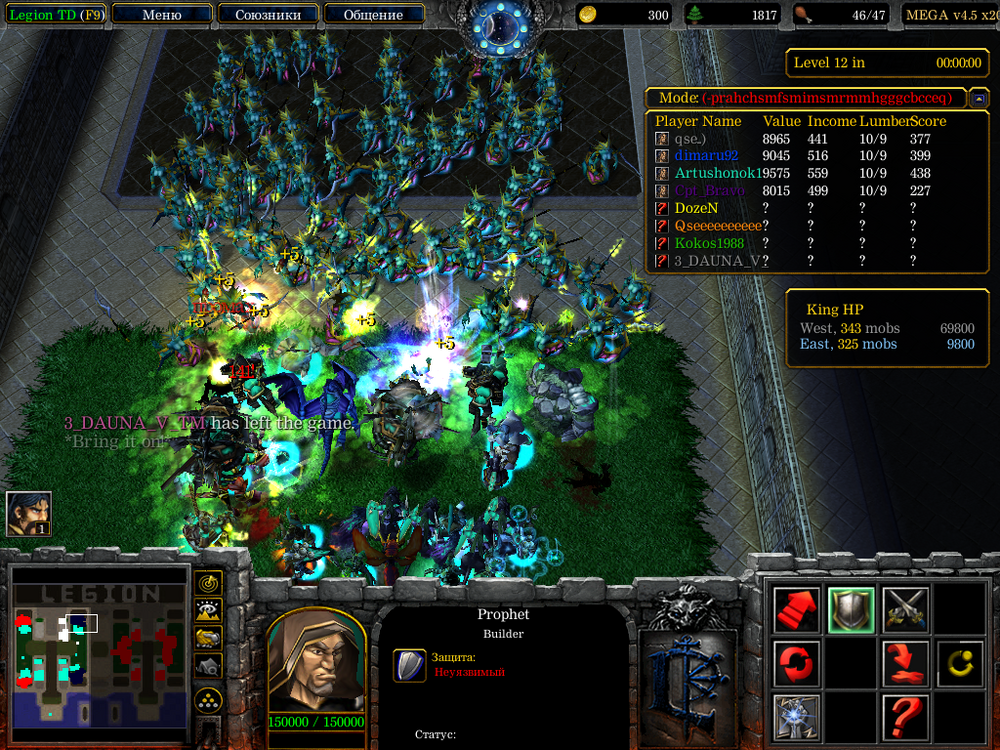This screenshot has height=750, width=1000.
Task: Collapse the multiboard with the arrow button
Action: (980, 98)
